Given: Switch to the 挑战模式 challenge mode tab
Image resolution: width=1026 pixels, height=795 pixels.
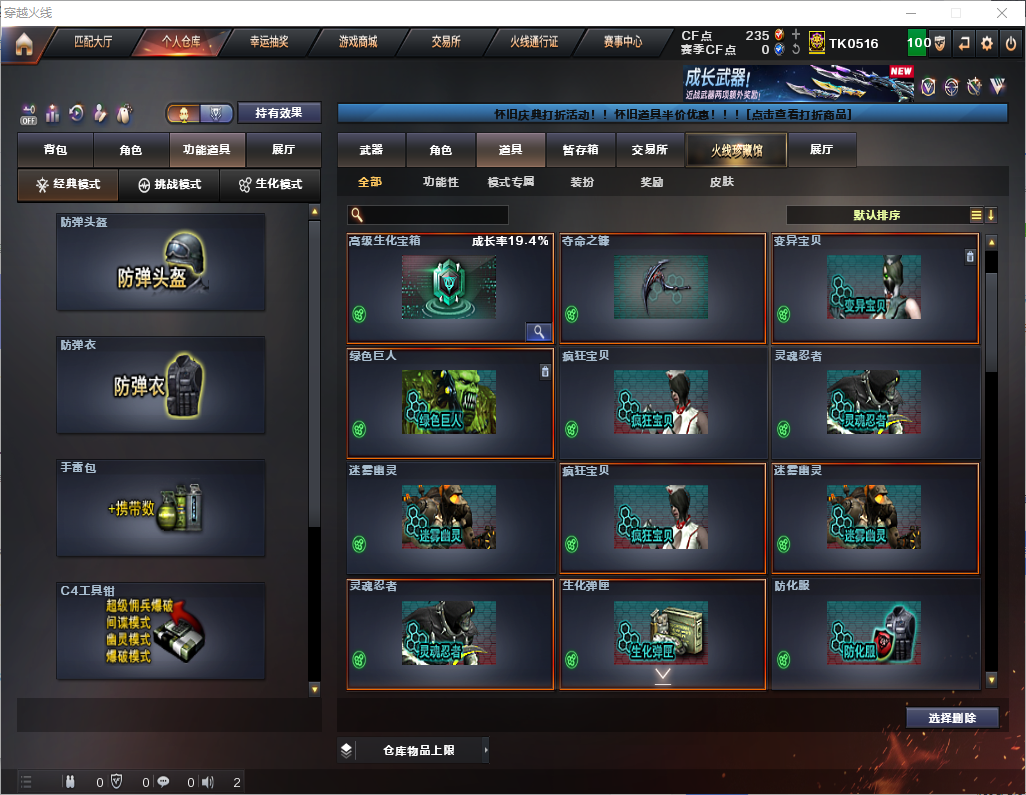Looking at the screenshot, I should pos(170,185).
